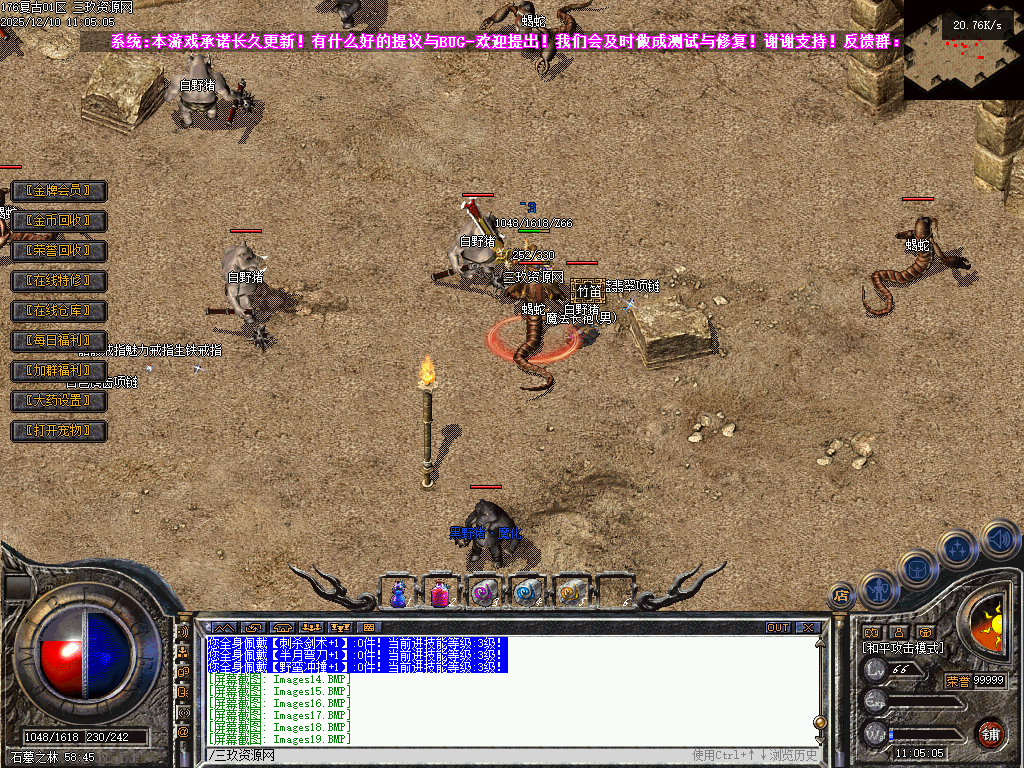The image size is (1024, 768).
Task: Open the minimap in the corner
Action: click(x=963, y=50)
